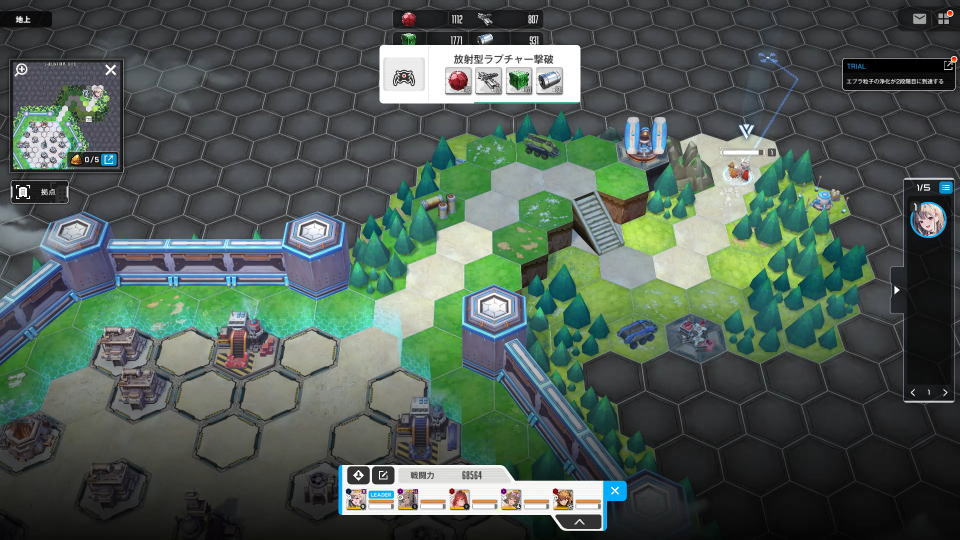
Task: Close the minimap panel
Action: [111, 70]
